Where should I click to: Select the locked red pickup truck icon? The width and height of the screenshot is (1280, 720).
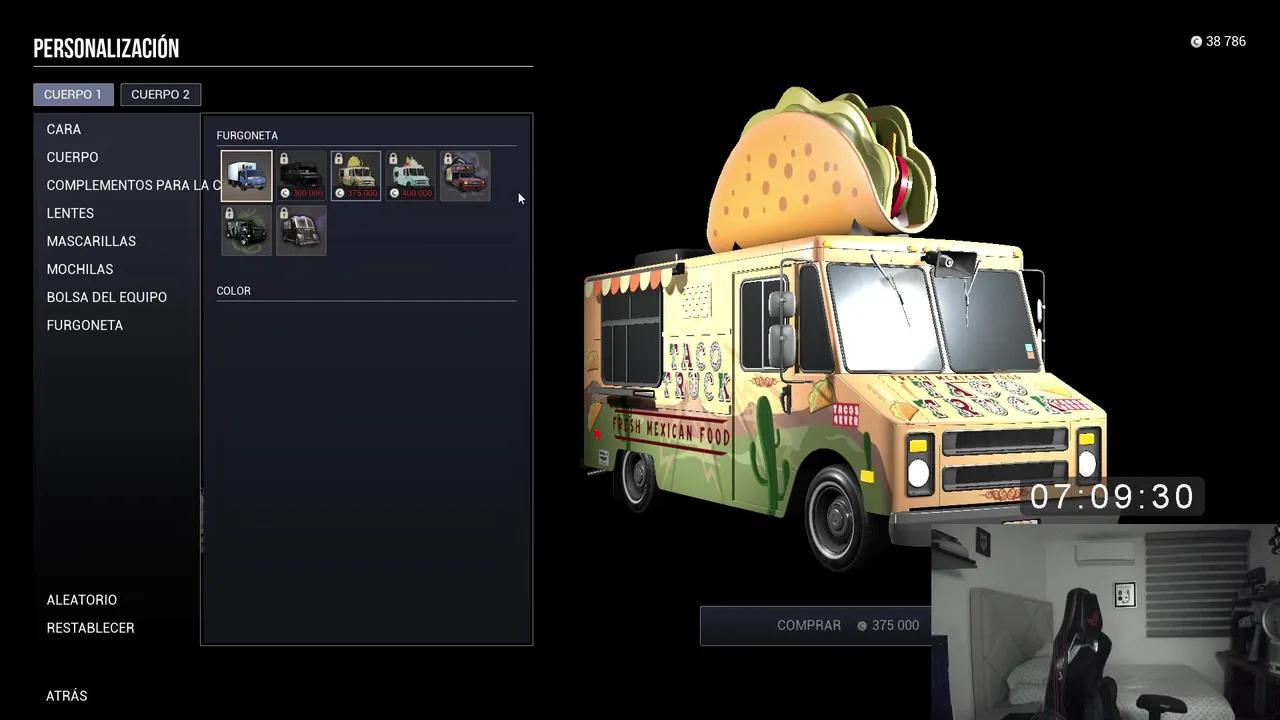tap(465, 175)
